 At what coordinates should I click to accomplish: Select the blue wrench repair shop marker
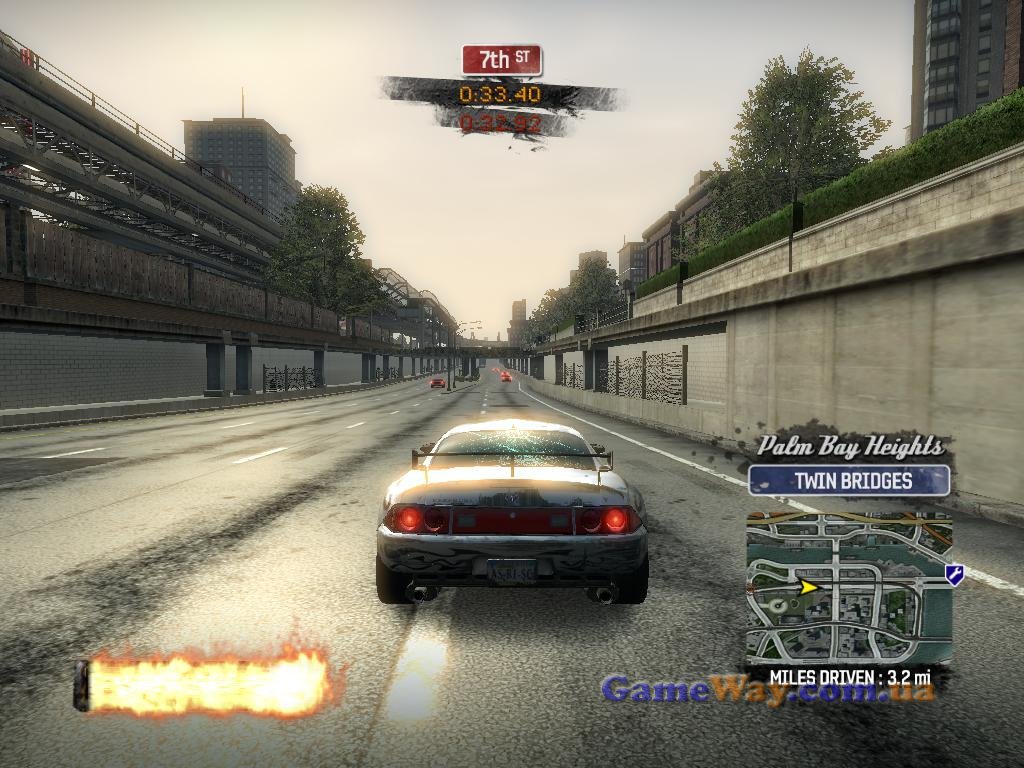(x=954, y=574)
